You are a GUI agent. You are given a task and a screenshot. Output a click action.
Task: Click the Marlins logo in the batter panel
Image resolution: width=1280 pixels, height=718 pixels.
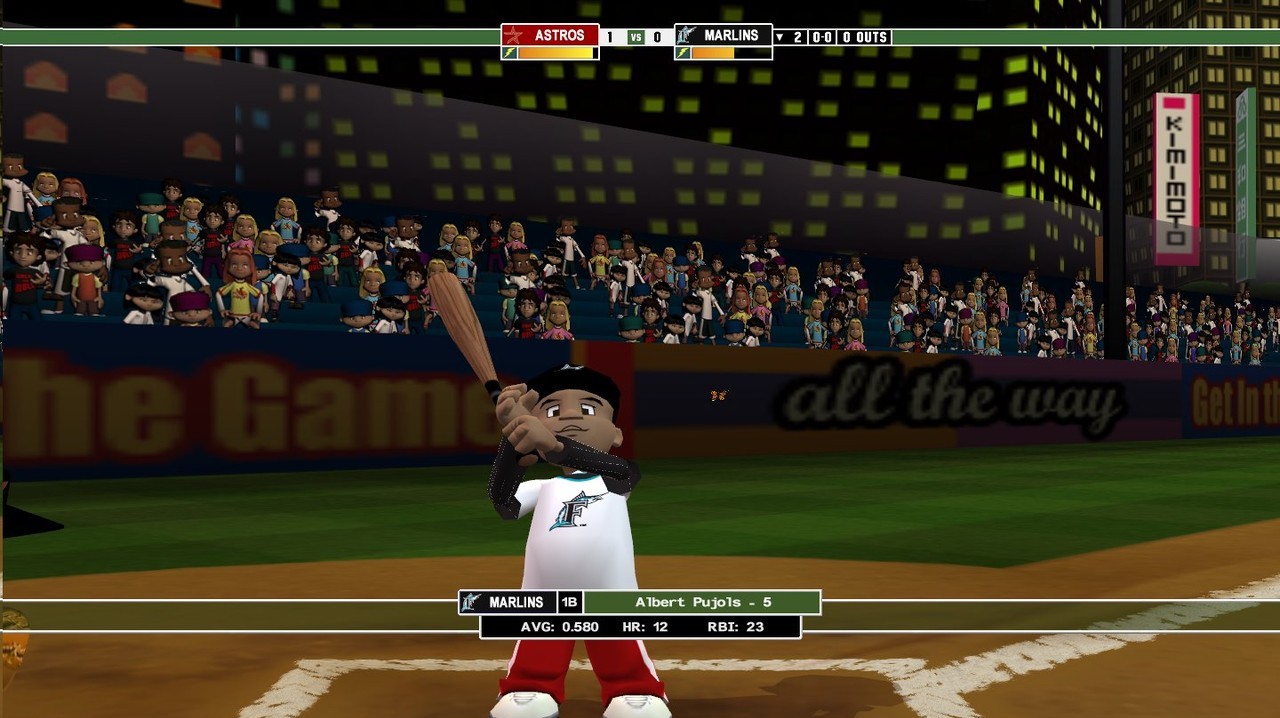coord(471,602)
